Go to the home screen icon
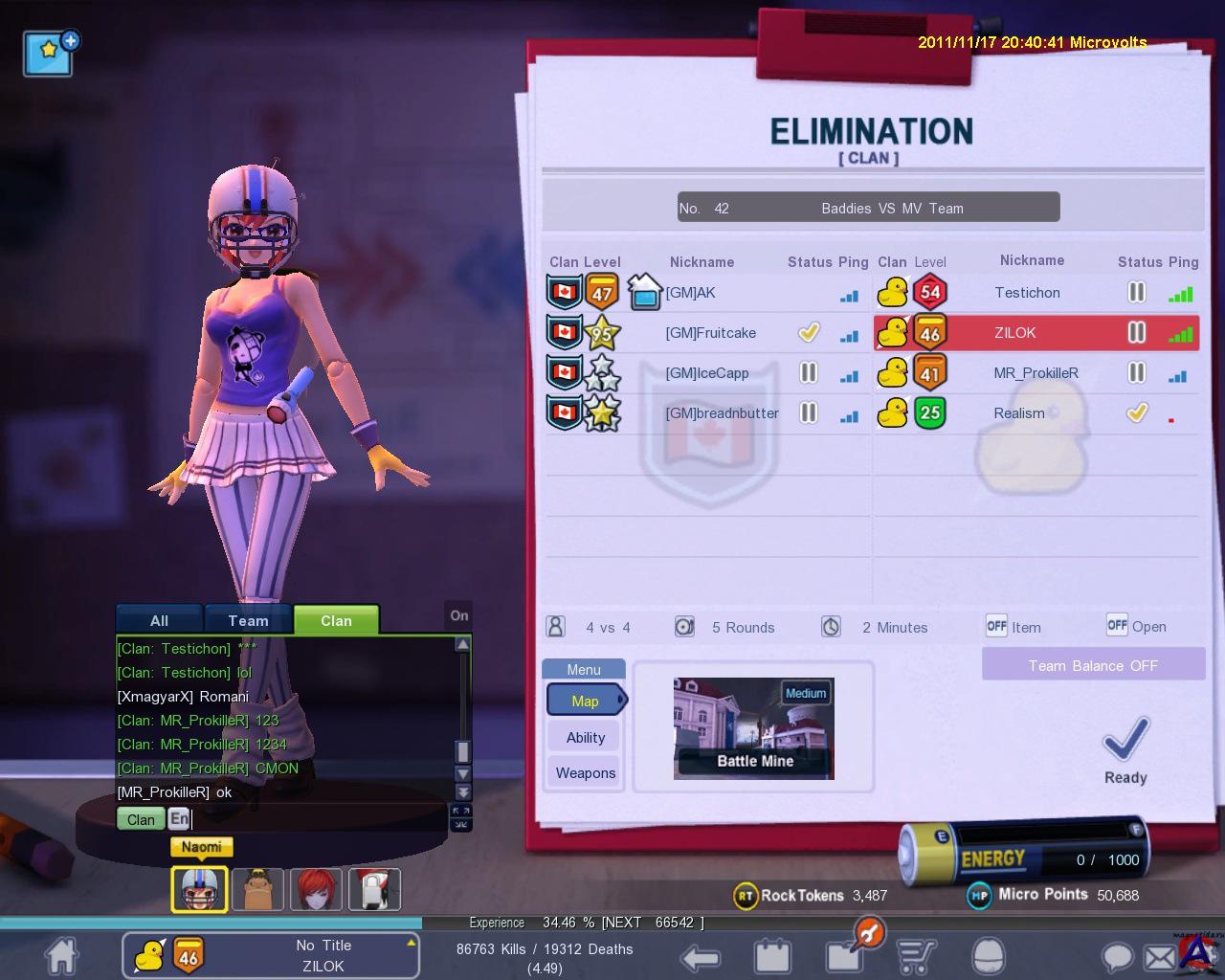 (x=61, y=955)
